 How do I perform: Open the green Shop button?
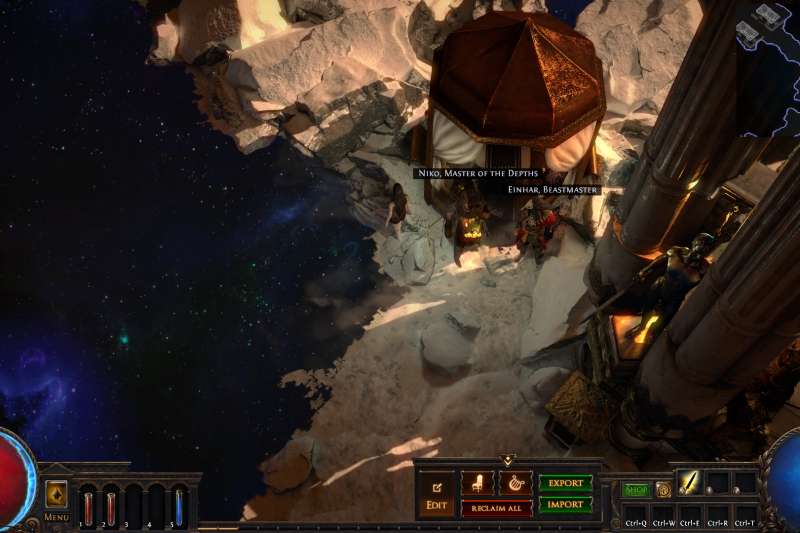(636, 490)
